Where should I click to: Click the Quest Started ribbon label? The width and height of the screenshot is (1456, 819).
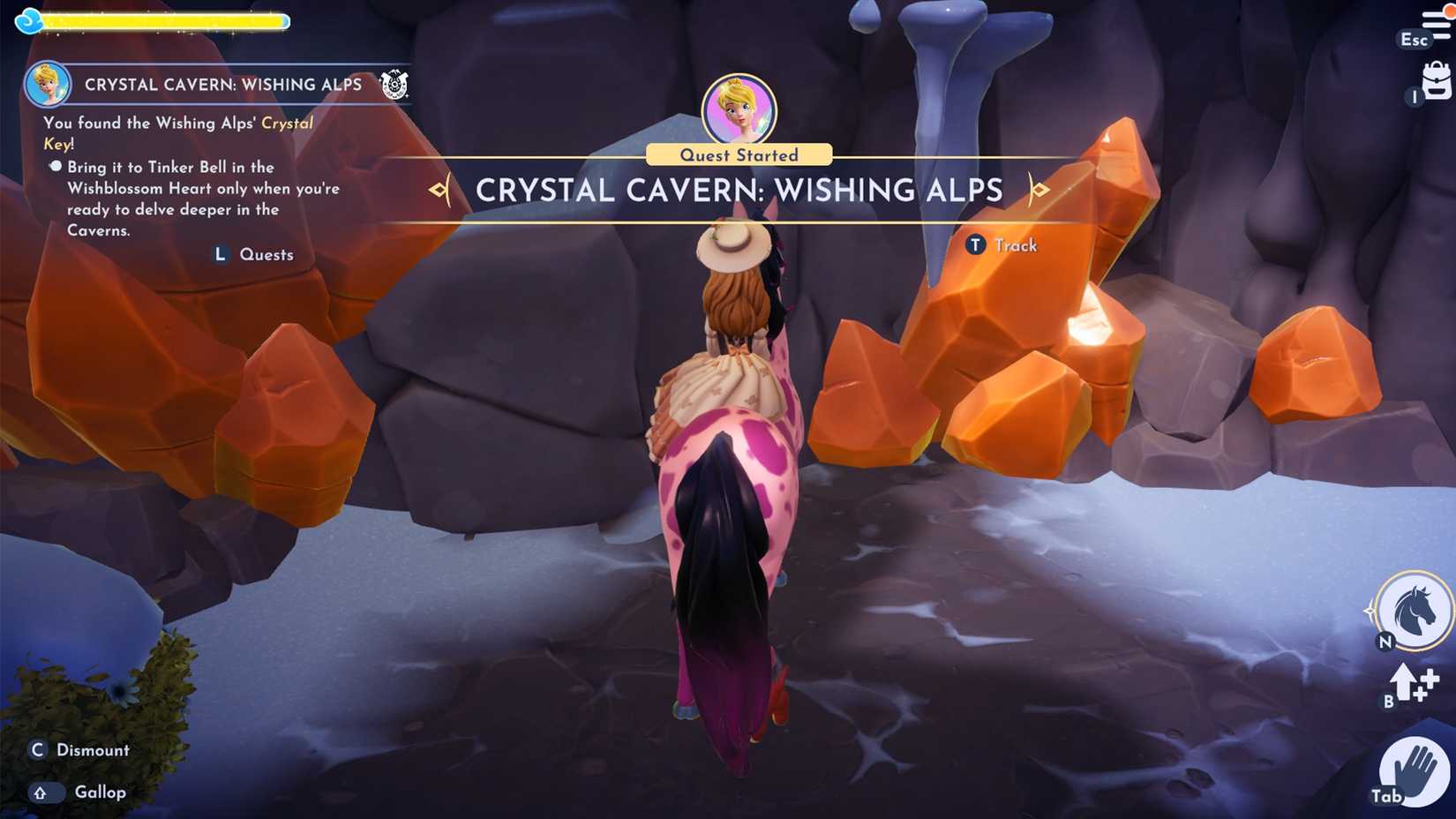(739, 154)
